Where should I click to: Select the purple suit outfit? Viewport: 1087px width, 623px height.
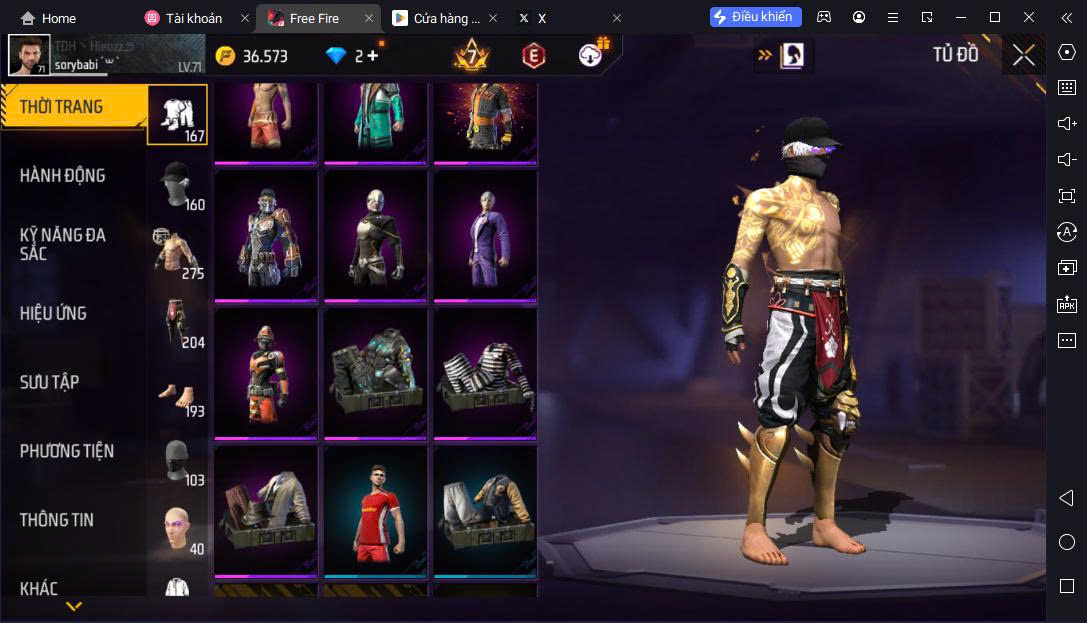coord(485,235)
